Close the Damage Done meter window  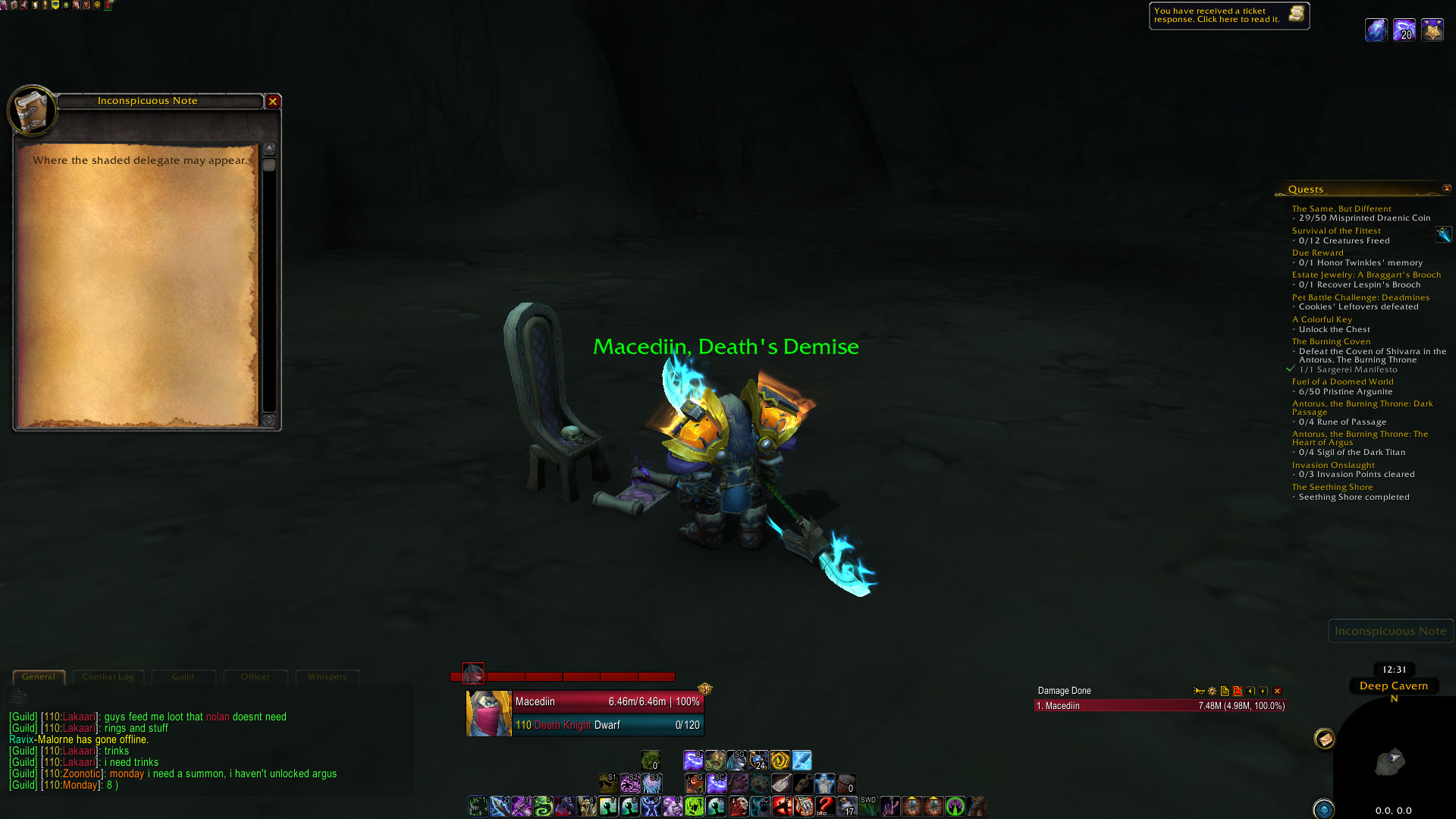pos(1277,691)
